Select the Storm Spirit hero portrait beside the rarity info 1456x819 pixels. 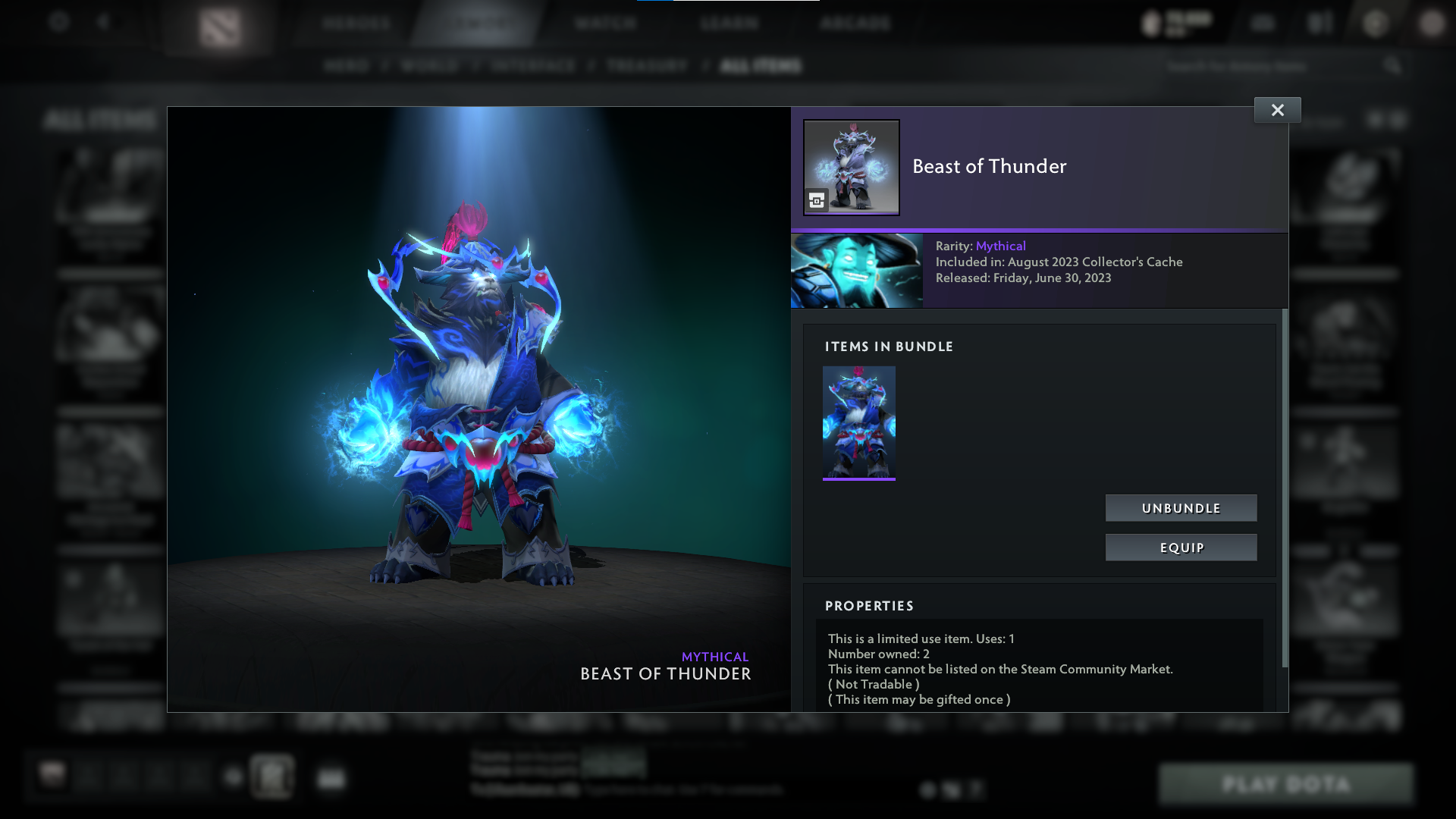857,271
